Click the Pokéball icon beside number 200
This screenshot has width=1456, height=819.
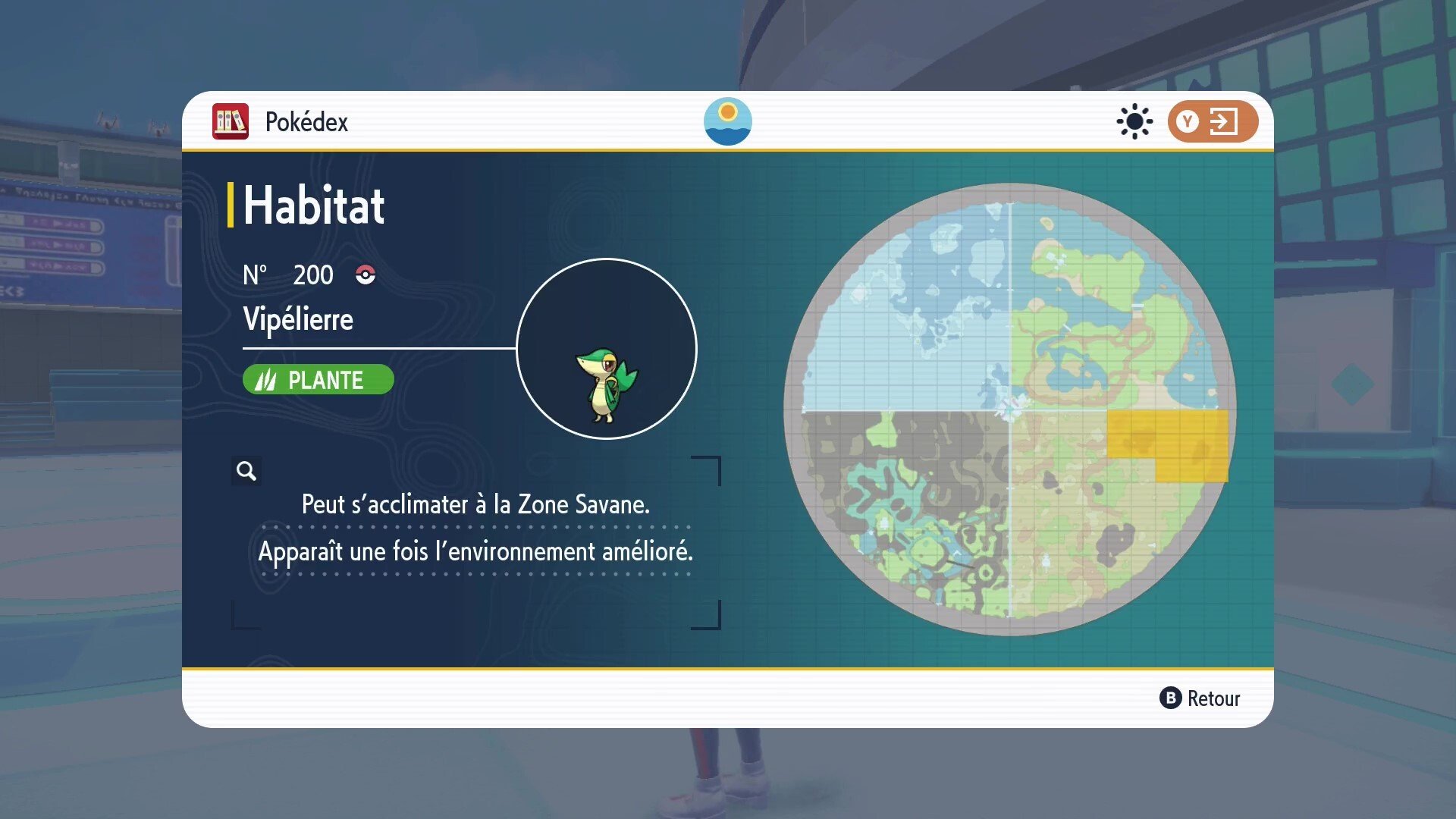[x=366, y=275]
